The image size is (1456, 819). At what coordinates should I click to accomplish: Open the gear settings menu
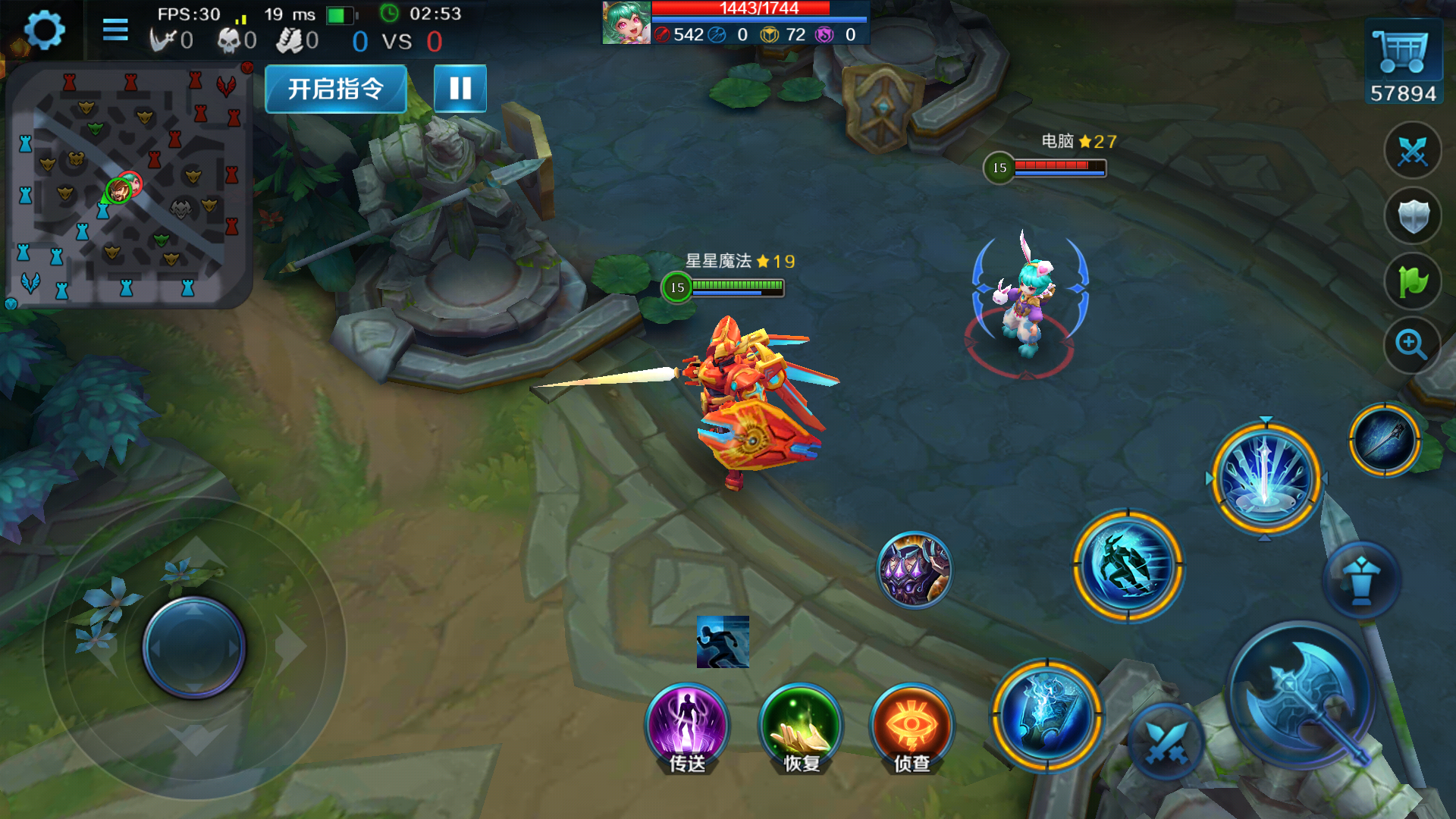pos(44,30)
